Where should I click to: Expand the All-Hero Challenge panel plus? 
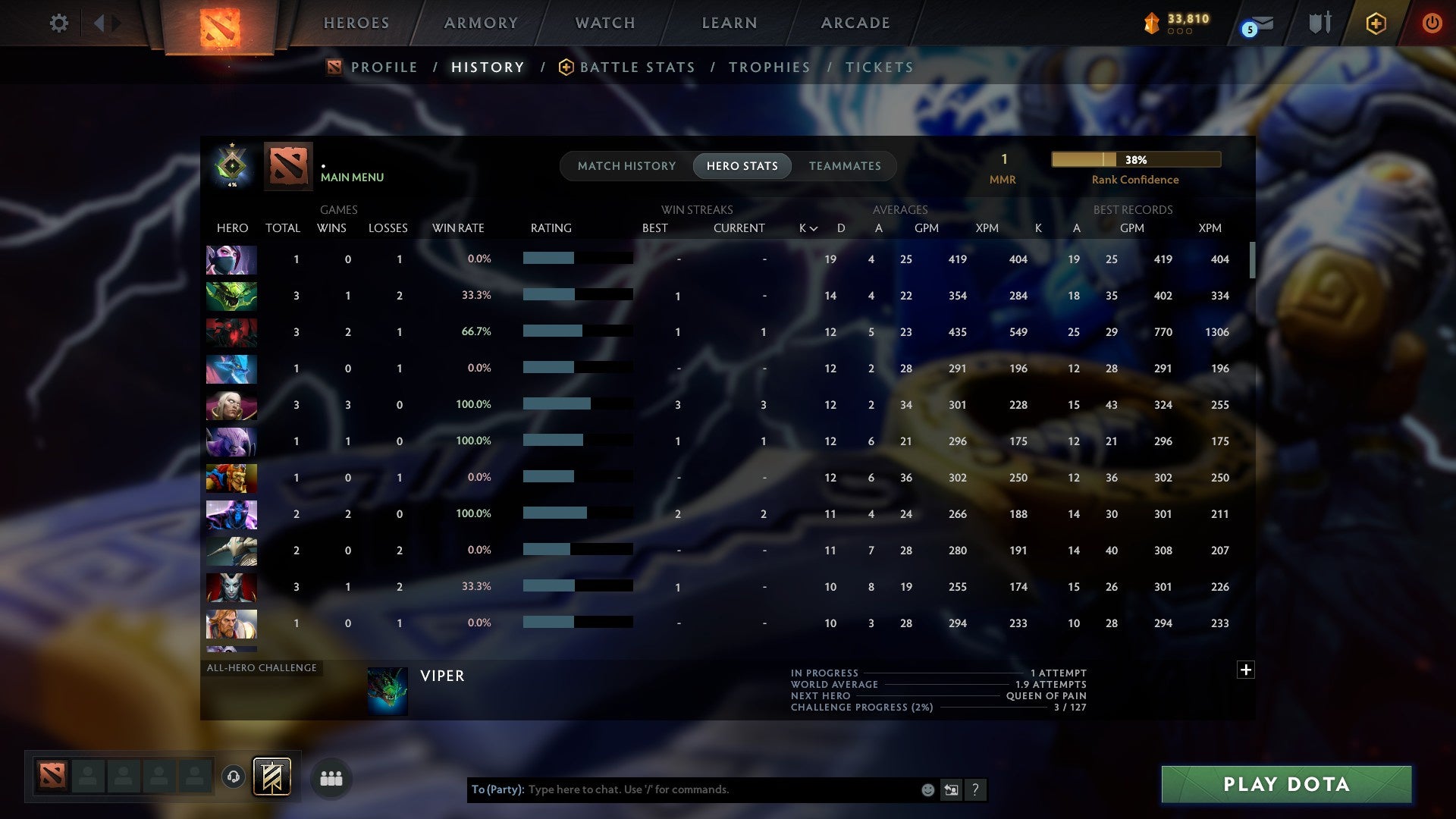click(1246, 670)
